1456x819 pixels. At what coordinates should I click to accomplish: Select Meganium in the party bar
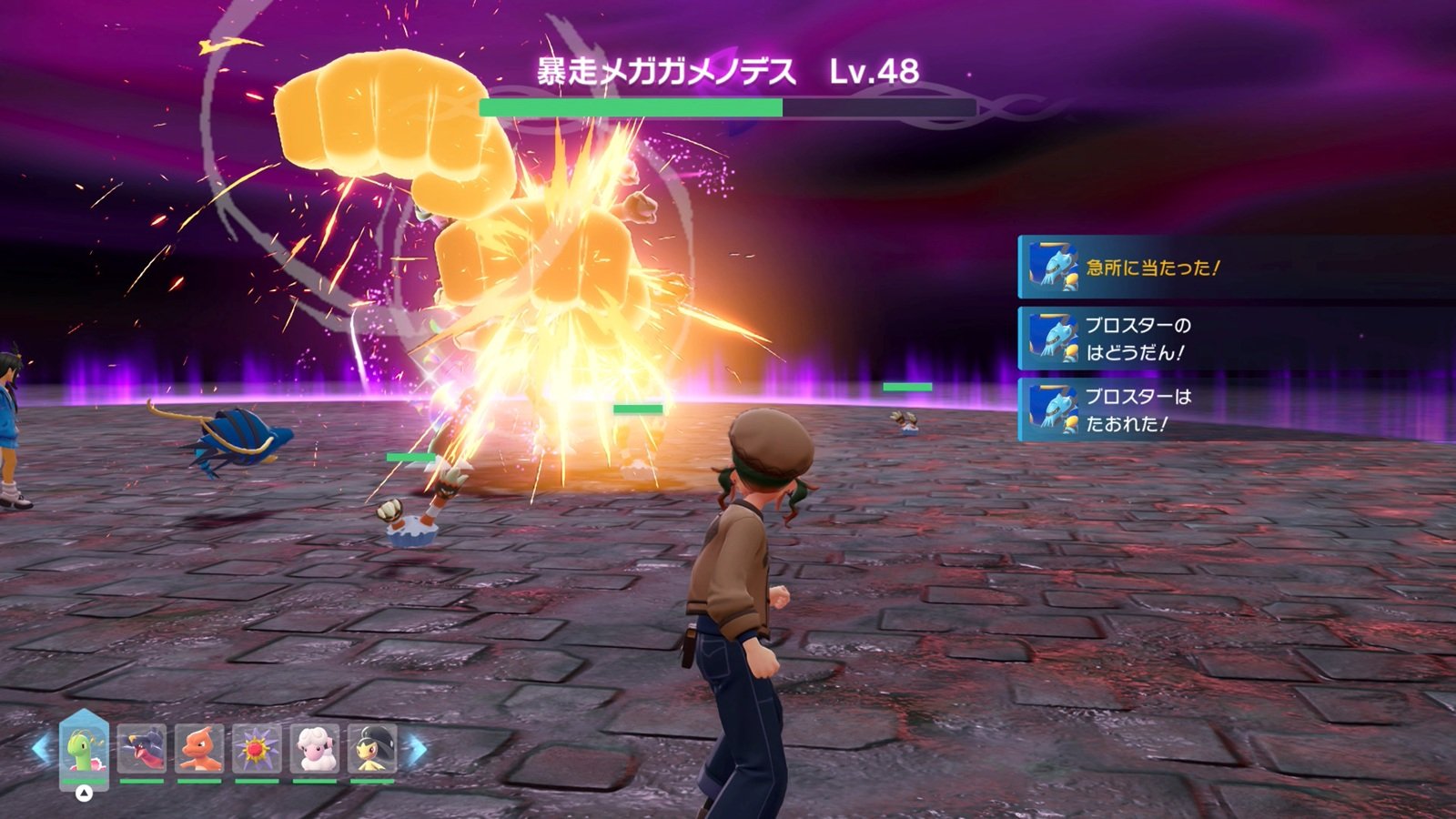pos(84,749)
